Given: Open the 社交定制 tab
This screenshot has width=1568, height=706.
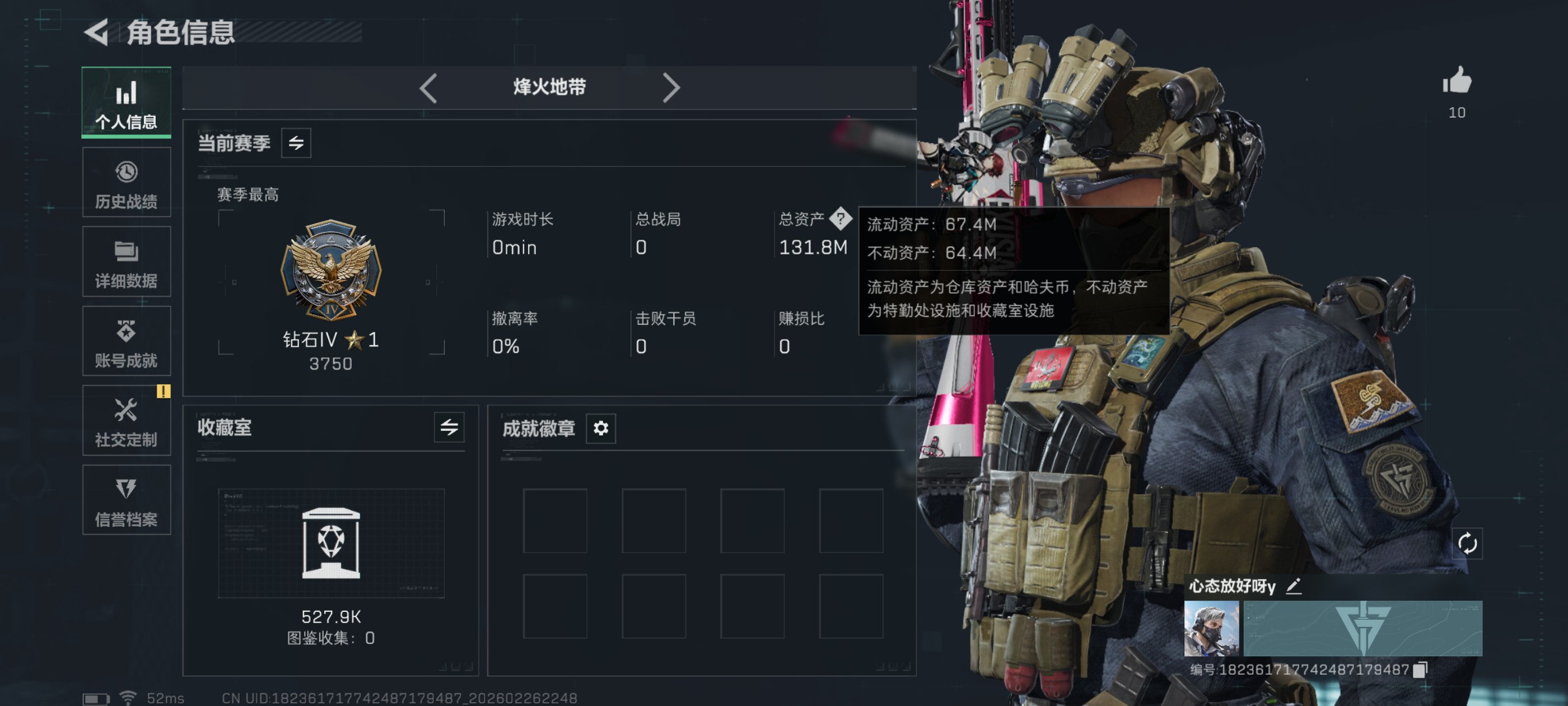Looking at the screenshot, I should [x=126, y=420].
